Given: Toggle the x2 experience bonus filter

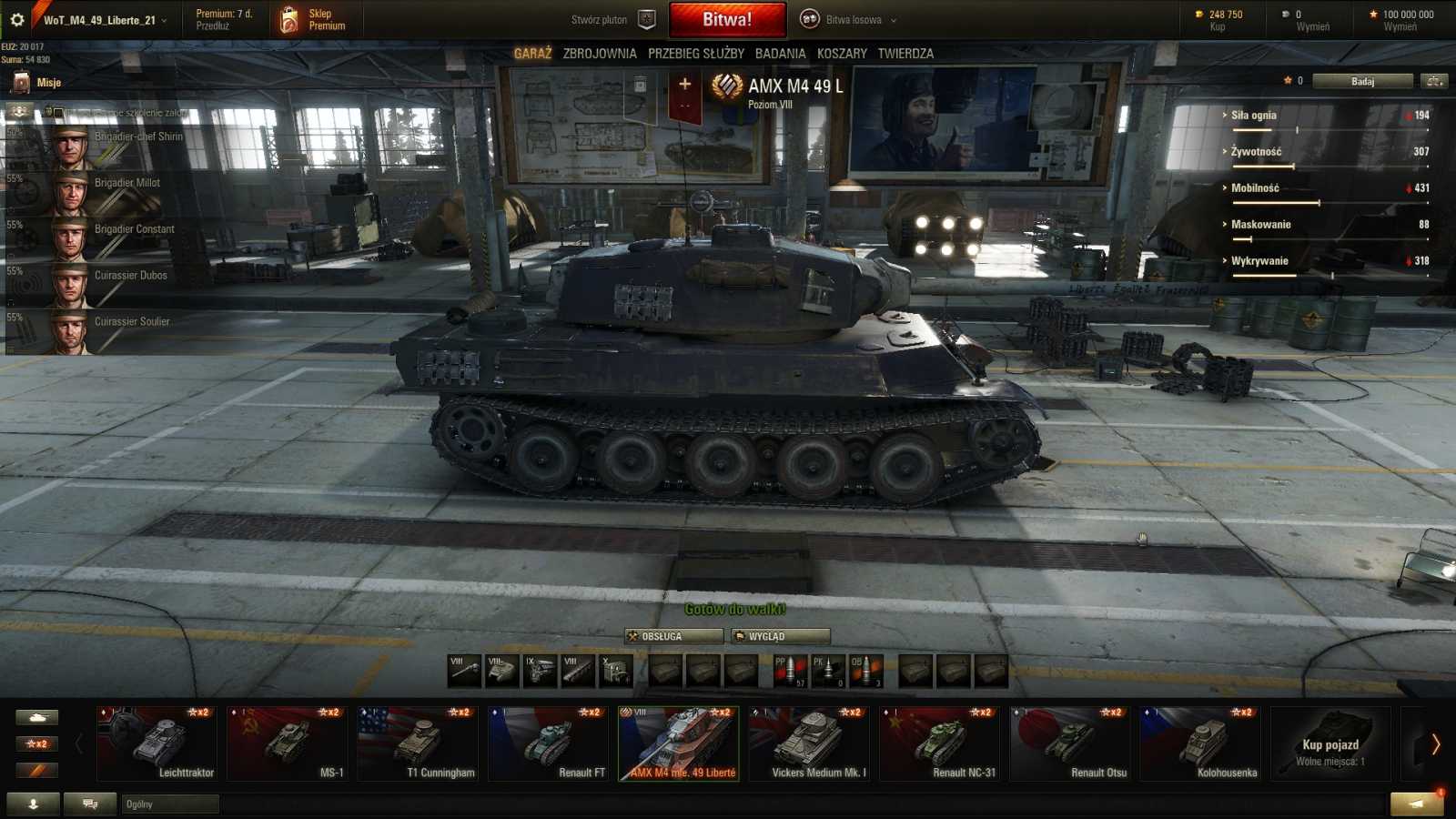Looking at the screenshot, I should point(35,743).
